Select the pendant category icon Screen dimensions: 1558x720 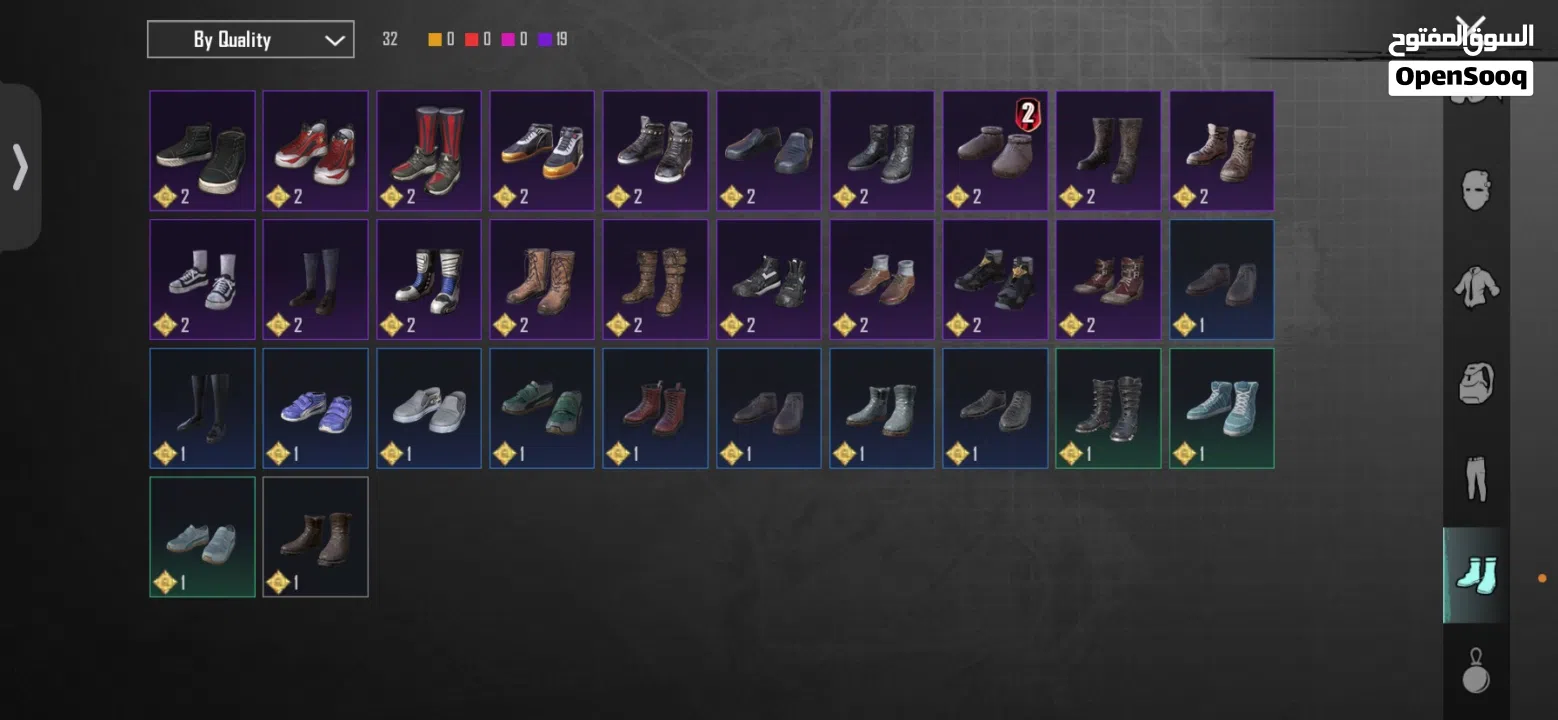point(1476,672)
